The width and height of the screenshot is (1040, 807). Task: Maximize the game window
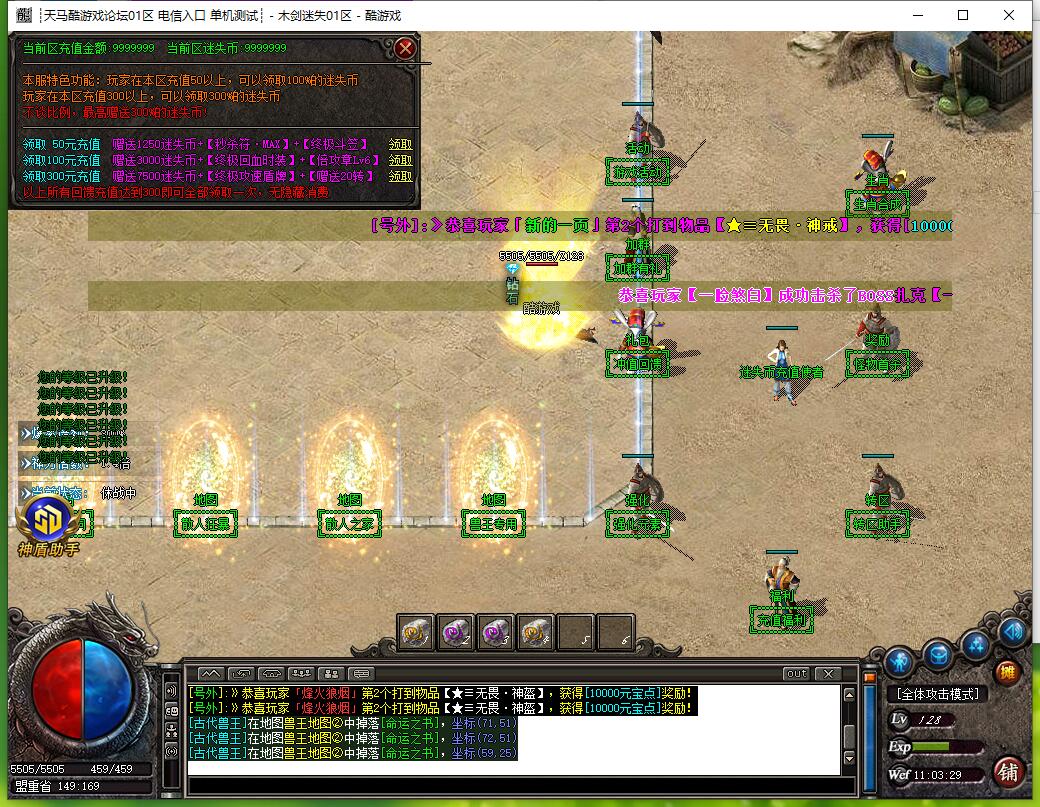[x=963, y=15]
